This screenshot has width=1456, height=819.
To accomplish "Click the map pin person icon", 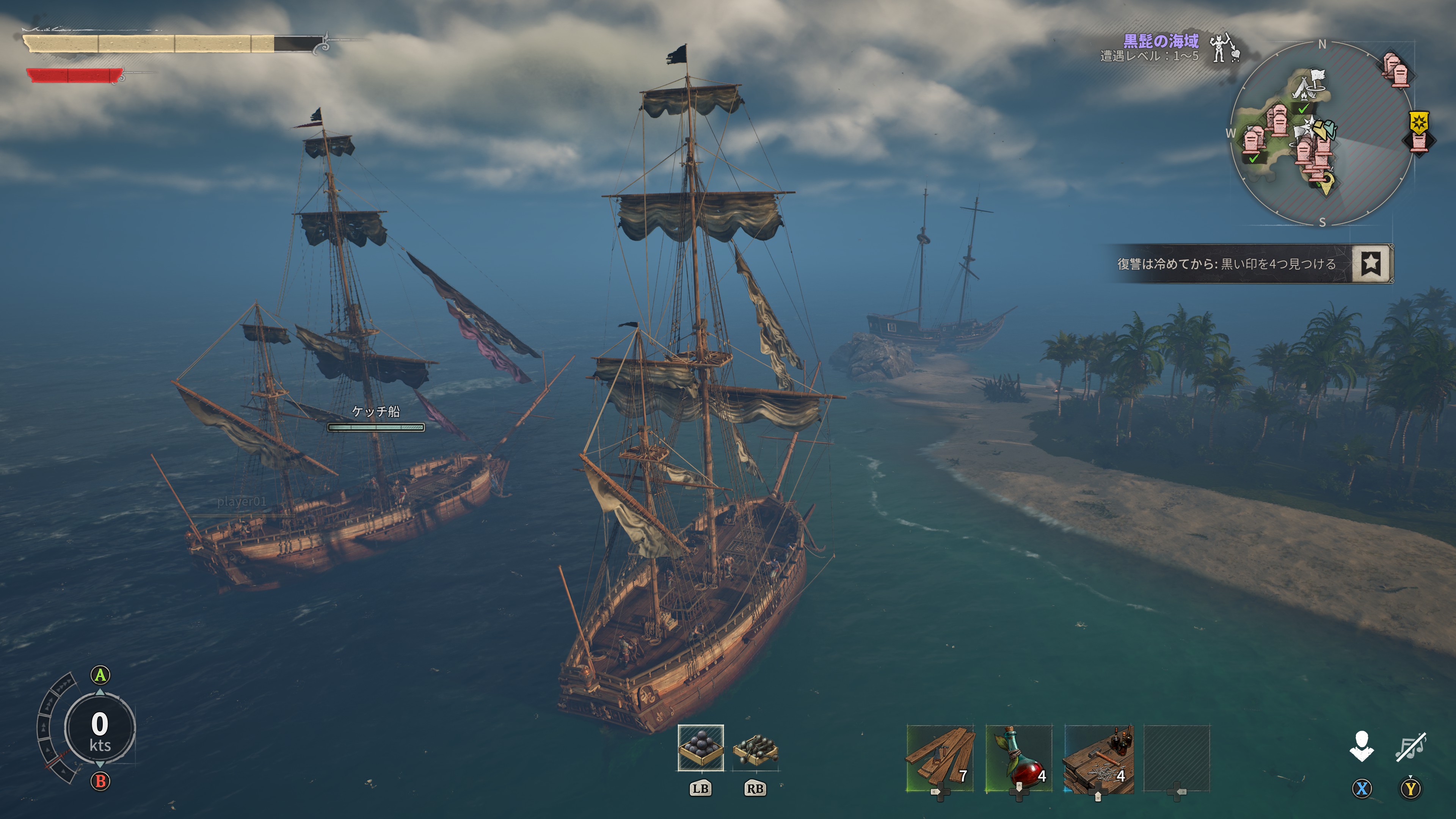I will [x=1362, y=746].
